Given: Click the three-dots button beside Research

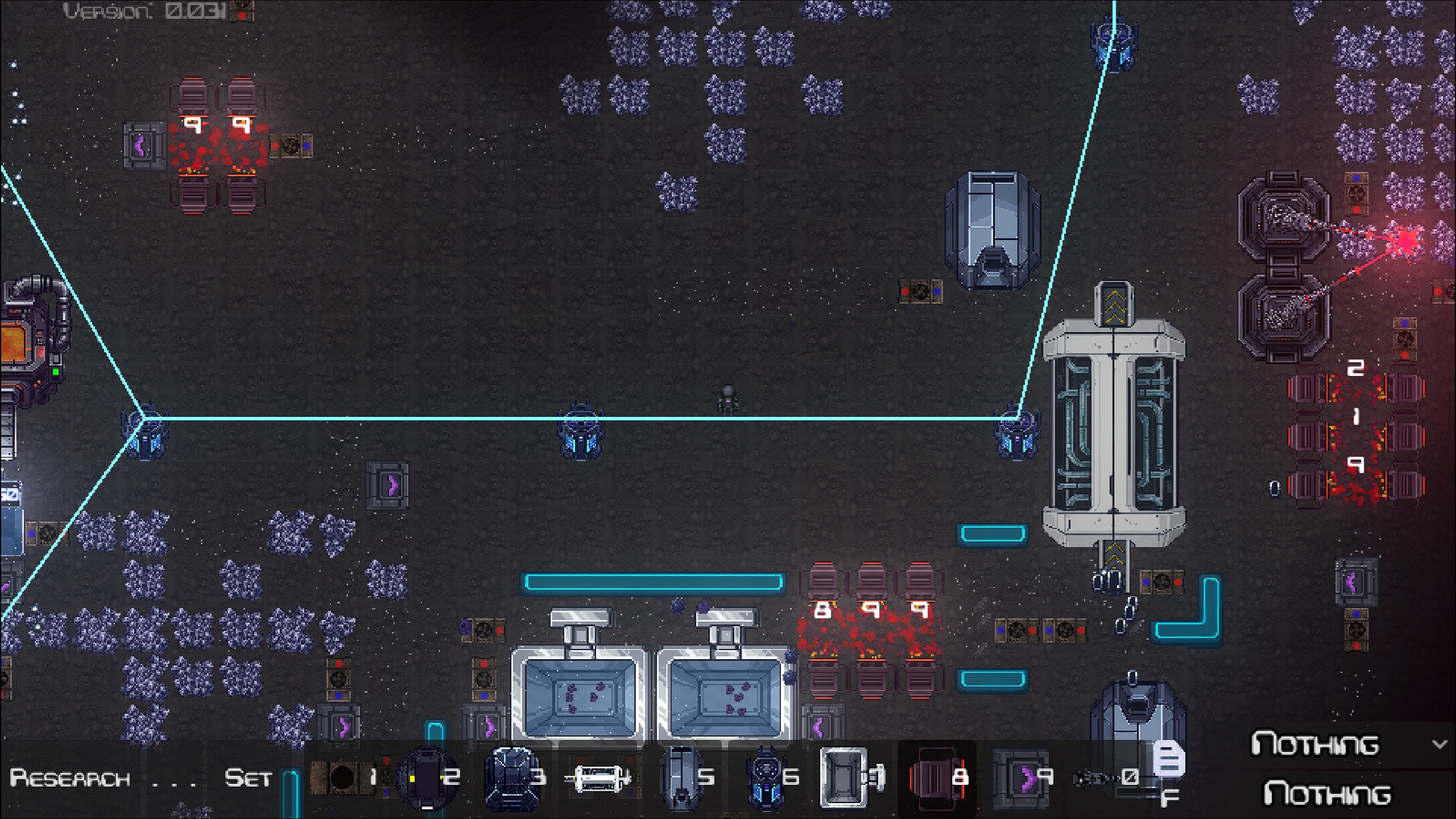Looking at the screenshot, I should click(x=174, y=779).
